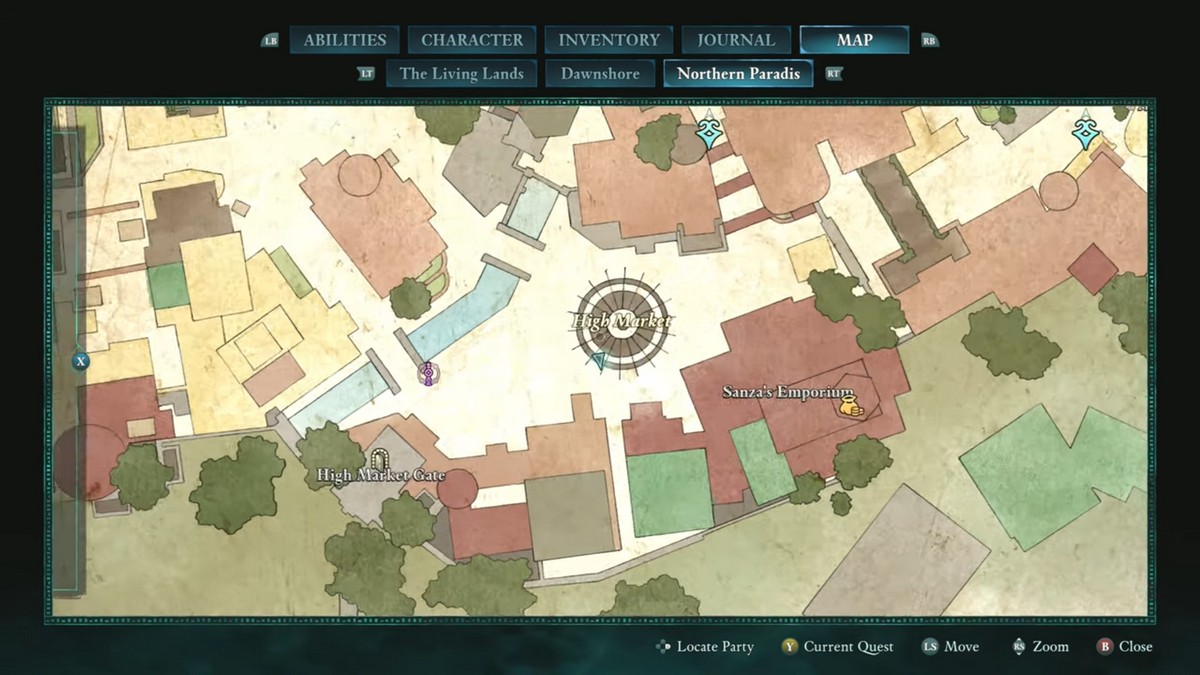View The Living Lands map
The height and width of the screenshot is (675, 1200).
(x=461, y=73)
